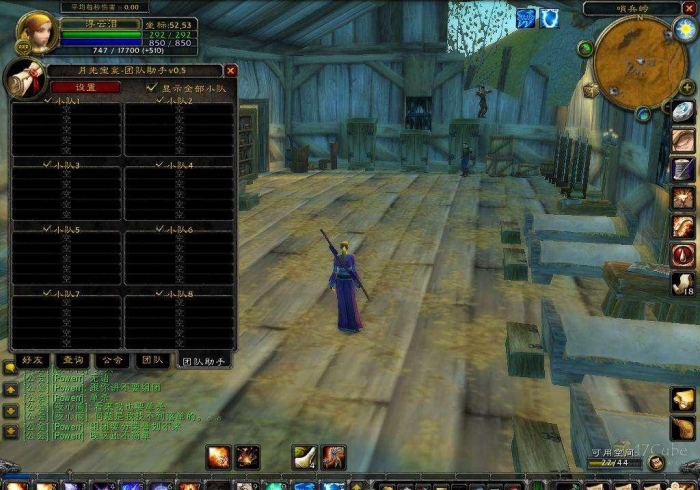Switch to the 公会 guild tab
700x490 pixels.
pos(112,360)
